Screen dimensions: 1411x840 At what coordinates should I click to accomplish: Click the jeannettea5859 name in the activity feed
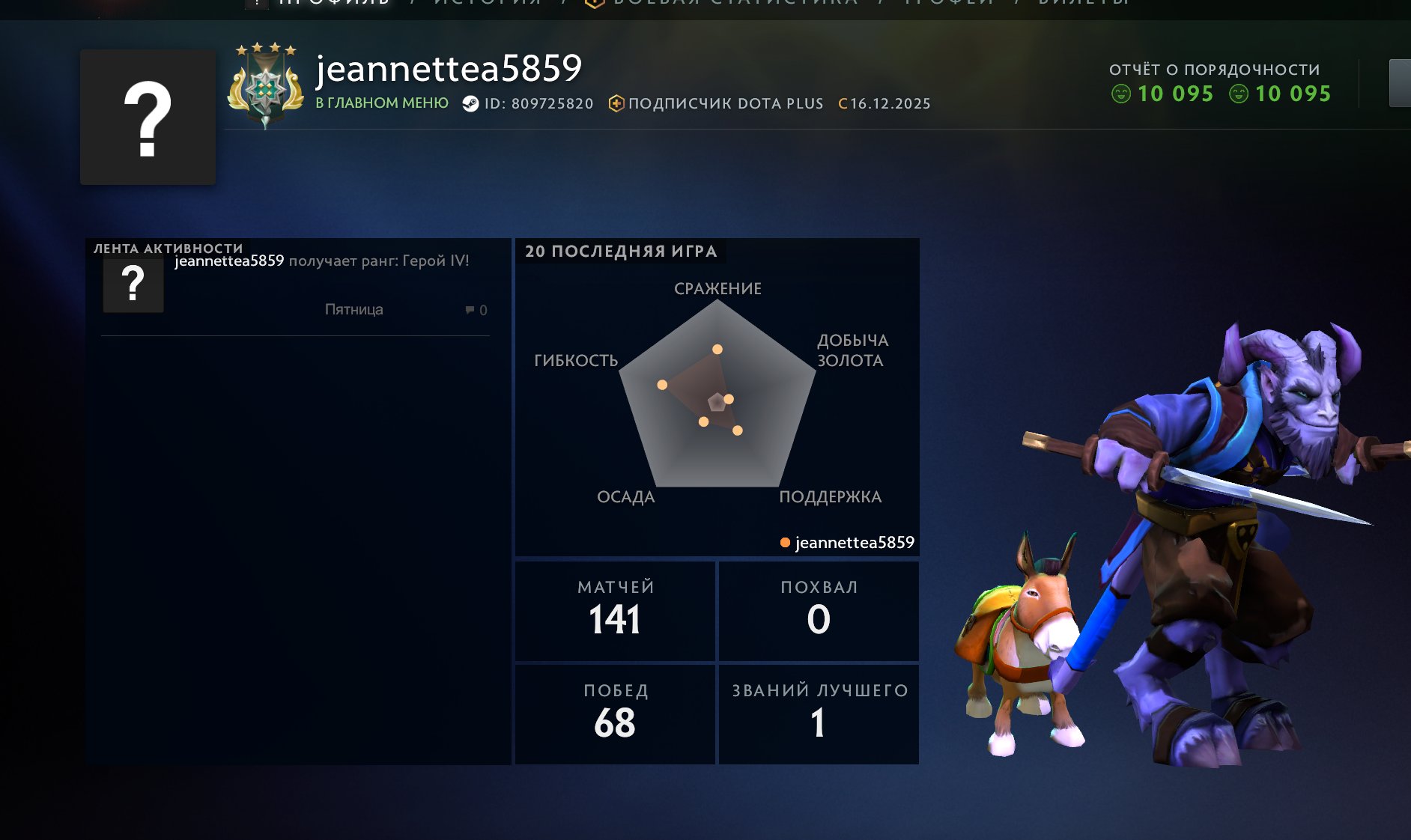tap(228, 261)
